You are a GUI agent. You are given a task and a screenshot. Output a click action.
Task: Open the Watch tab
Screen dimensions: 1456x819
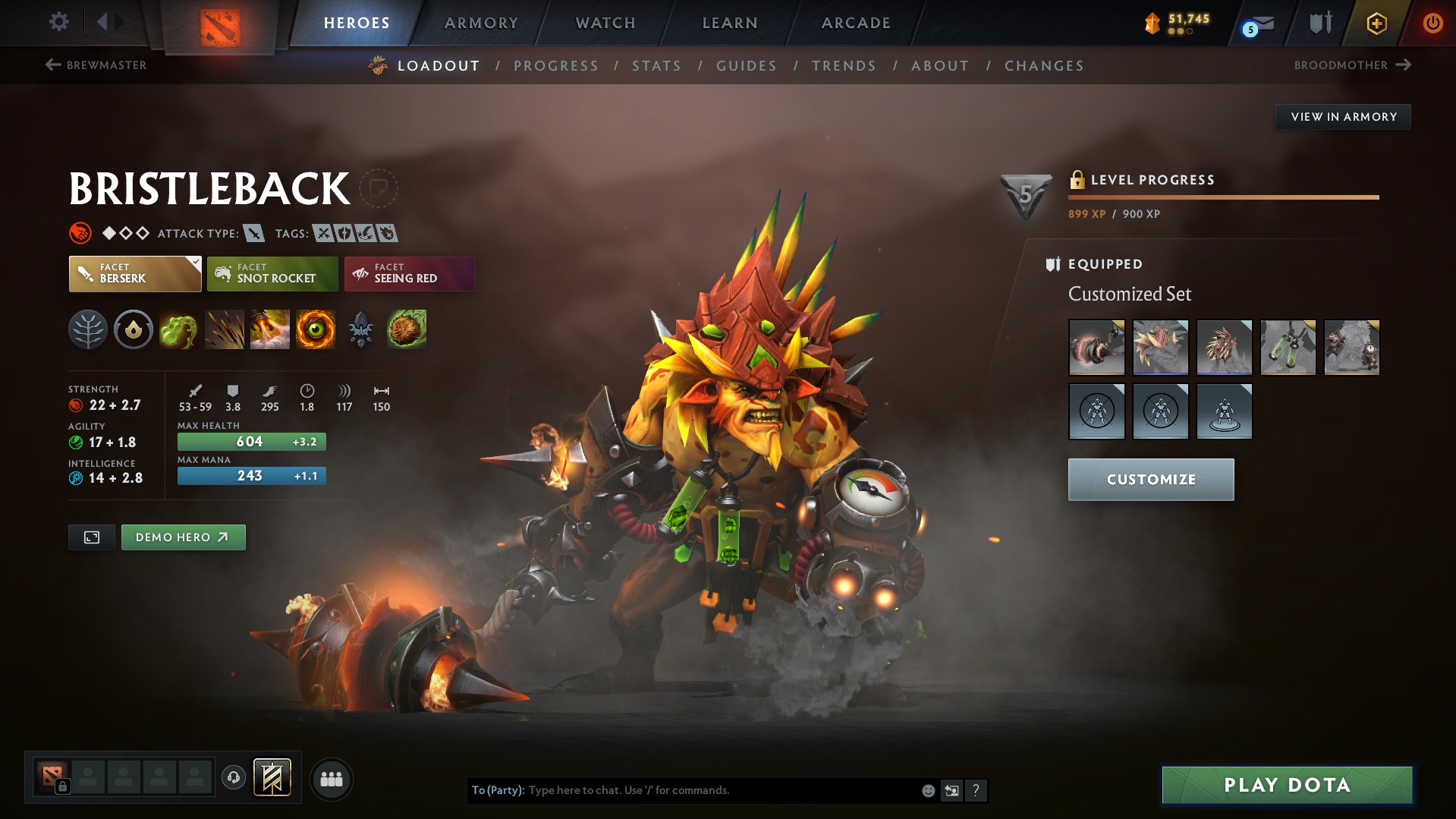605,23
